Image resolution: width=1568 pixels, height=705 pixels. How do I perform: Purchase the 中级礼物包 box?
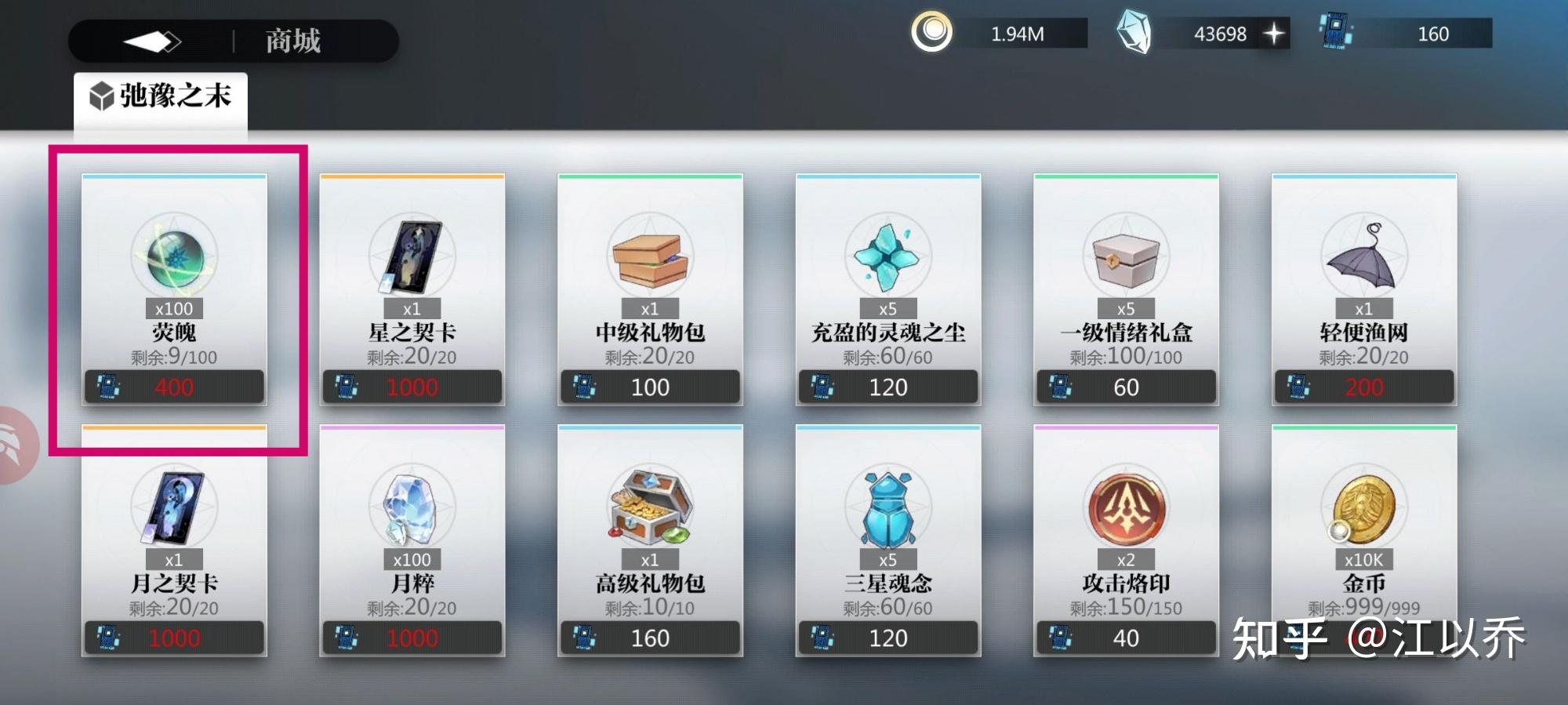coord(650,289)
